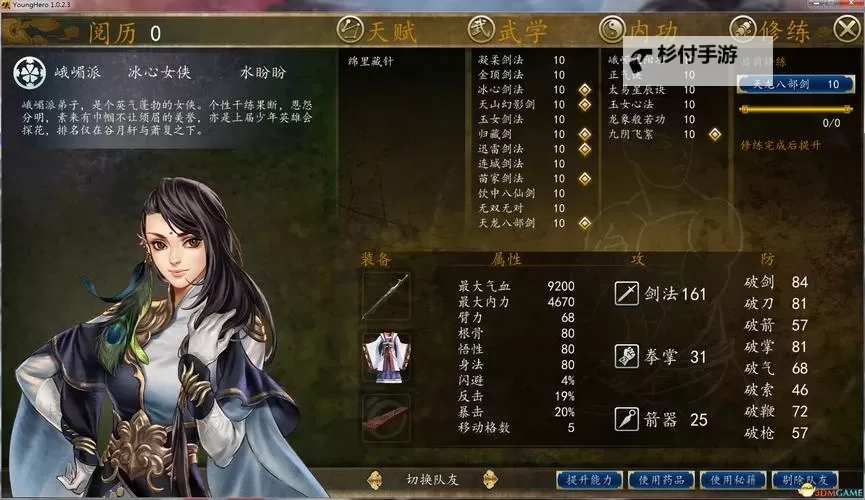Screen dimensions: 865x500
Task: Choose the 绵里藏针 talent entry
Action: point(372,60)
